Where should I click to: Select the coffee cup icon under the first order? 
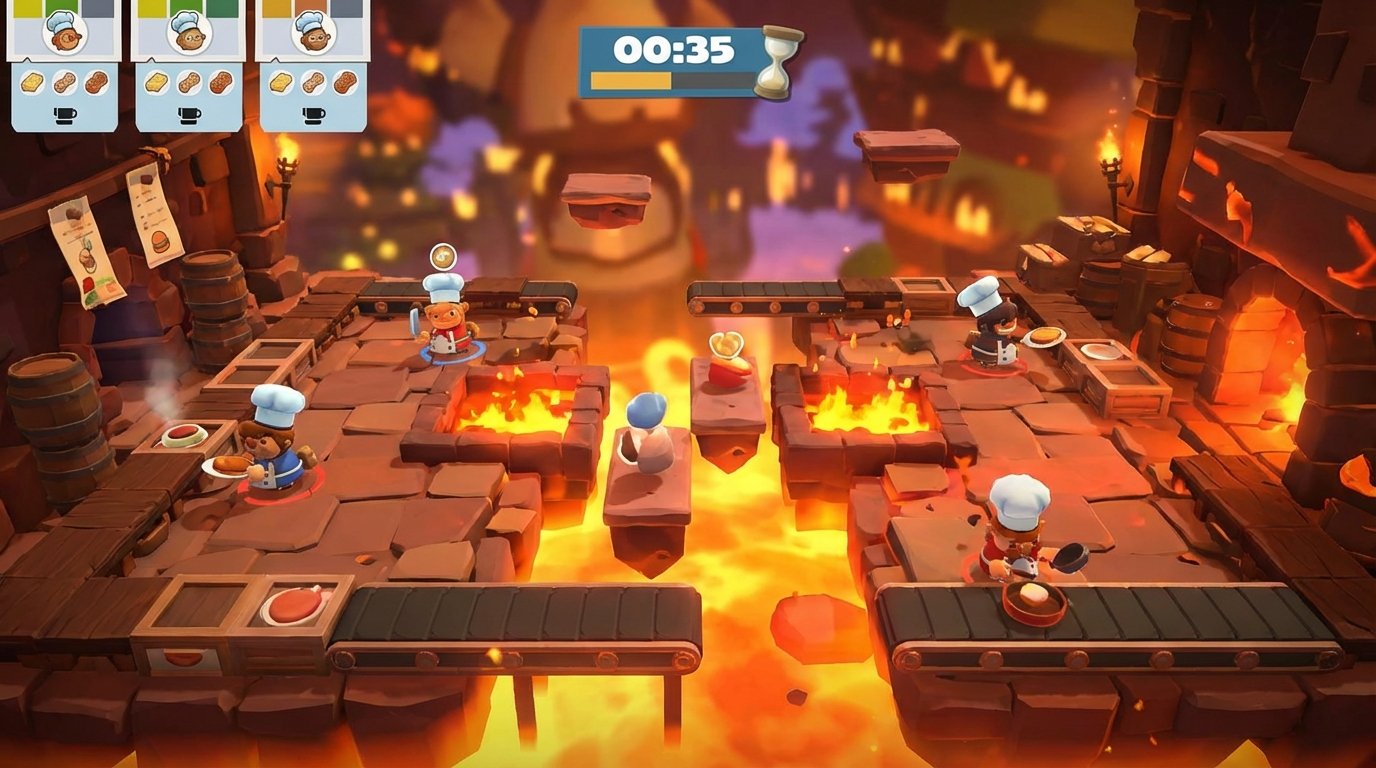[x=65, y=115]
